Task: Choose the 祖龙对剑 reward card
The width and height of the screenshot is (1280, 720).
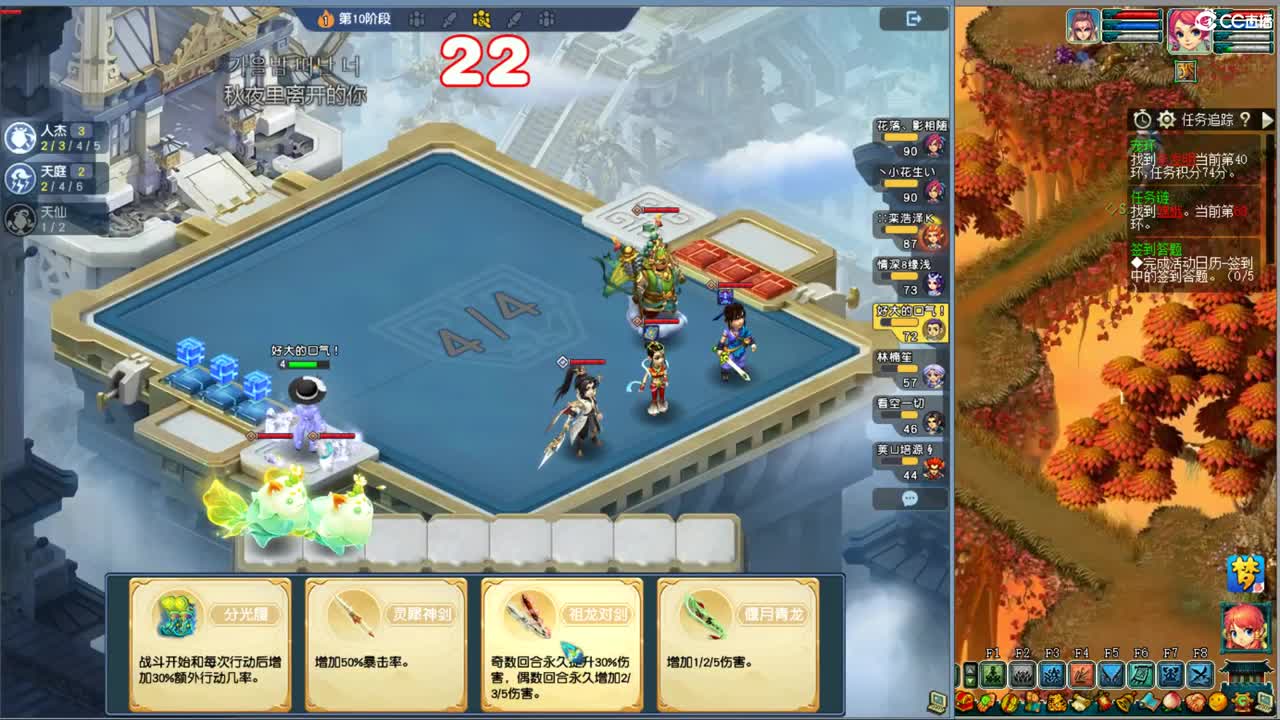Action: tap(561, 645)
